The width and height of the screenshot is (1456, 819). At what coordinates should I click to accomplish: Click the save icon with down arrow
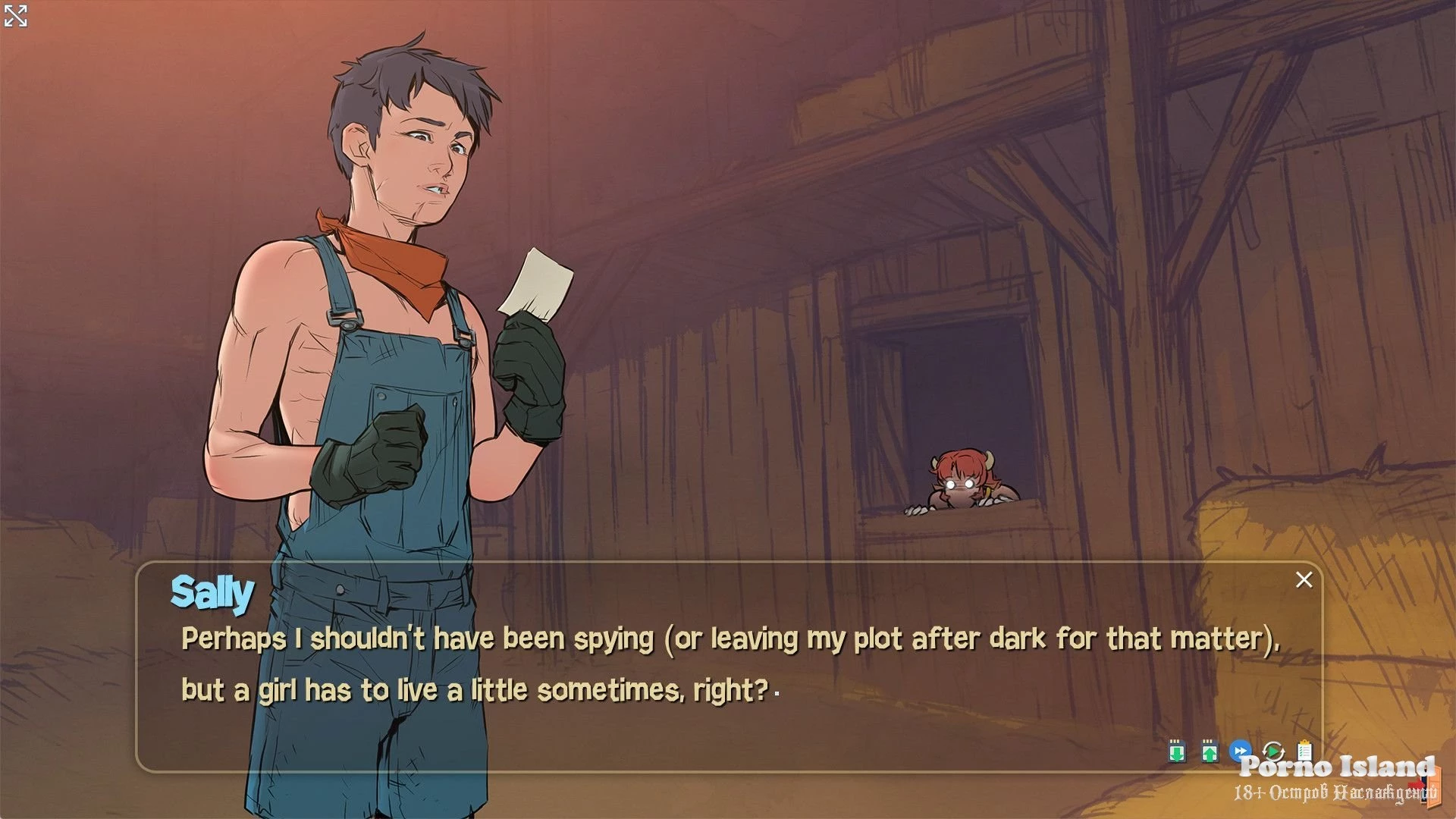(1176, 751)
